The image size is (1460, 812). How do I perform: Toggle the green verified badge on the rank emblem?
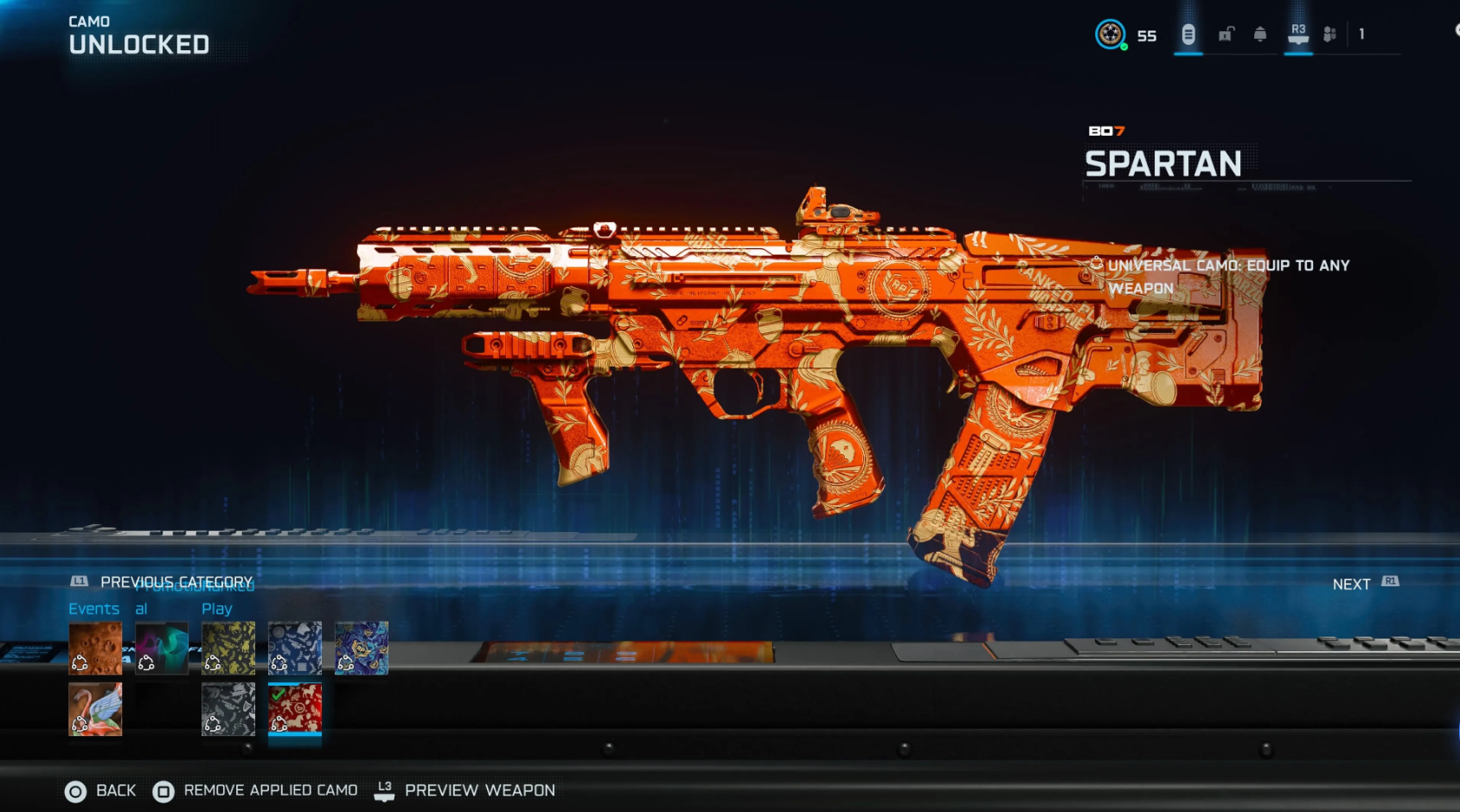[x=1124, y=47]
